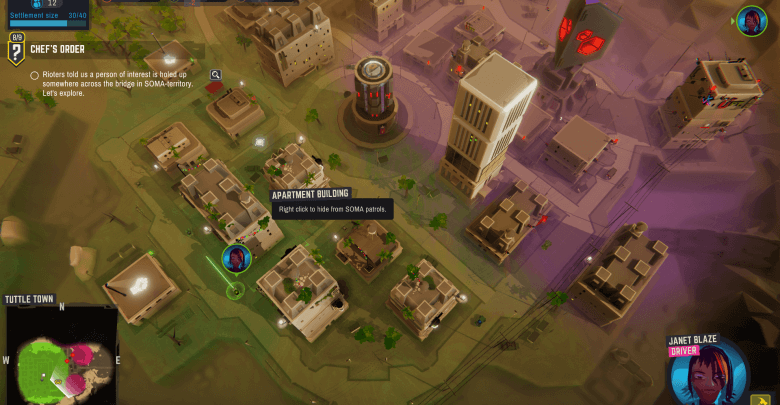
Task: Select Janet Blaze's driver portrait
Action: point(708,370)
